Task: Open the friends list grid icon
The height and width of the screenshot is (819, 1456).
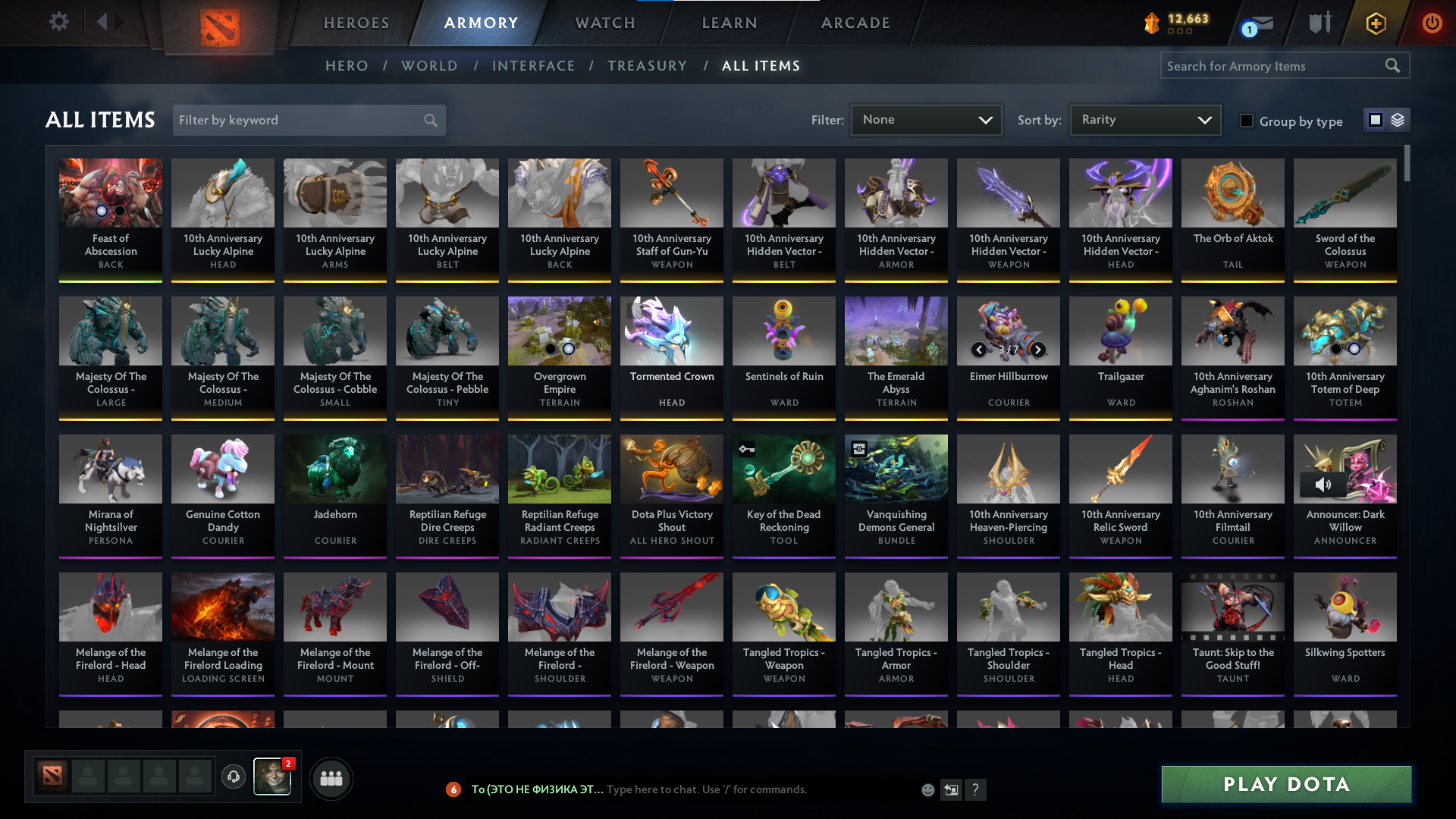Action: 331,778
